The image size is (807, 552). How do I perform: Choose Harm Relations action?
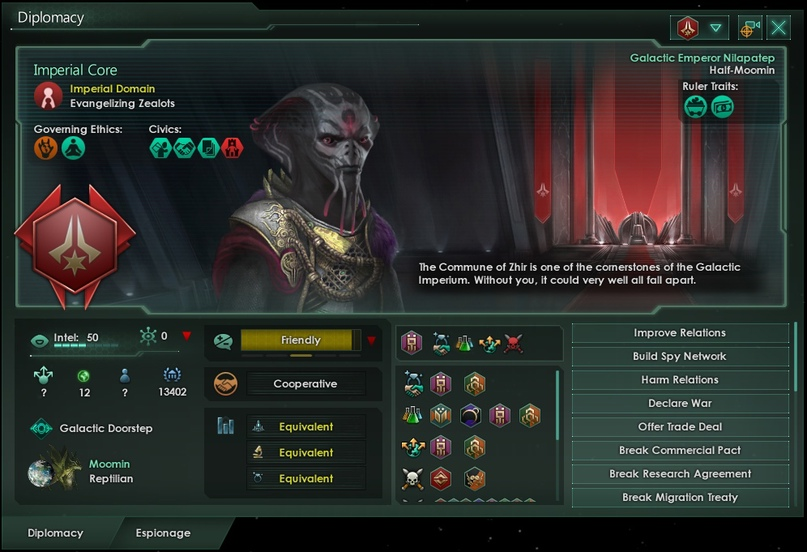[680, 380]
